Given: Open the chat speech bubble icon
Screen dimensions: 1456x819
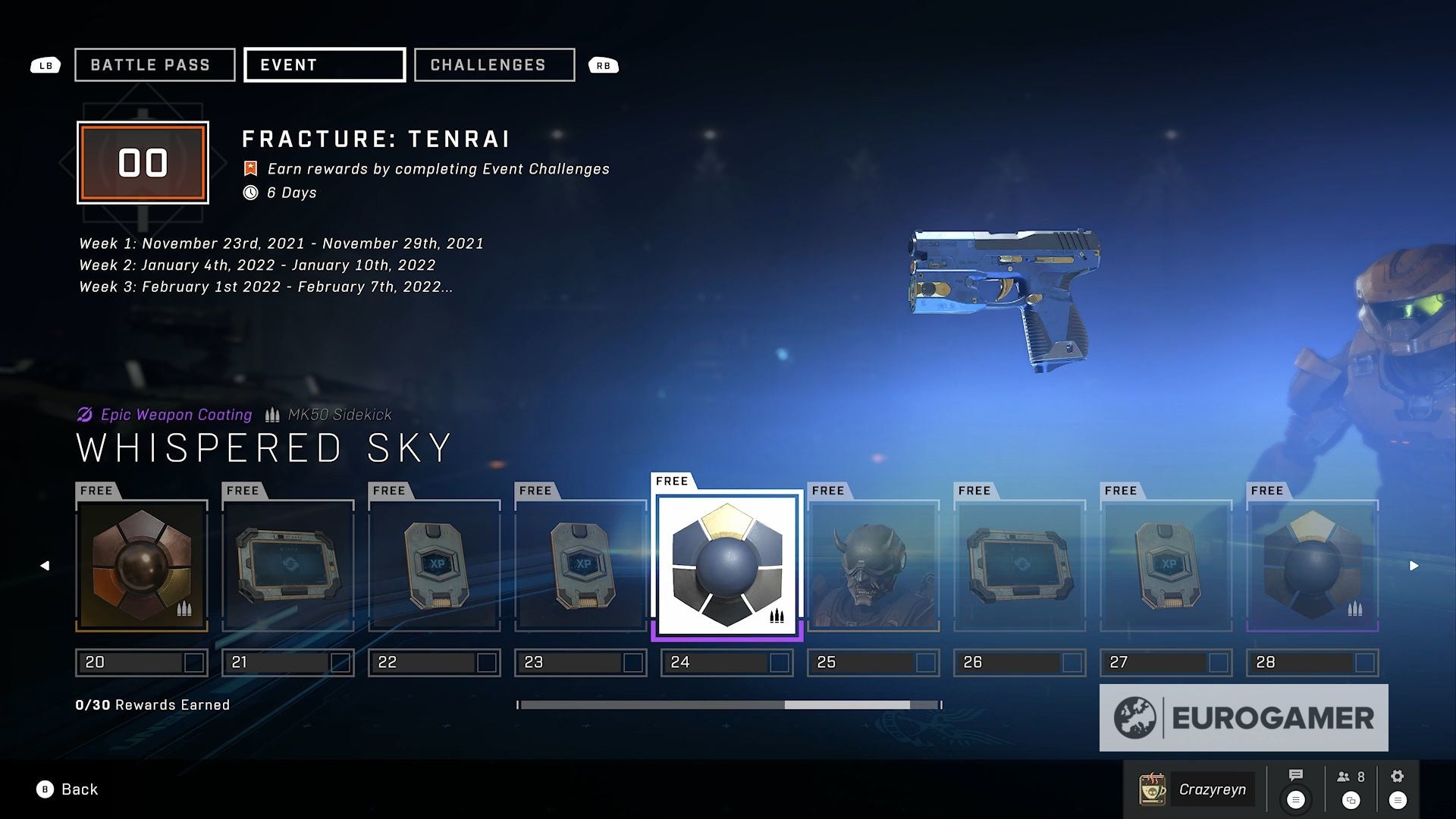Looking at the screenshot, I should (x=1296, y=776).
